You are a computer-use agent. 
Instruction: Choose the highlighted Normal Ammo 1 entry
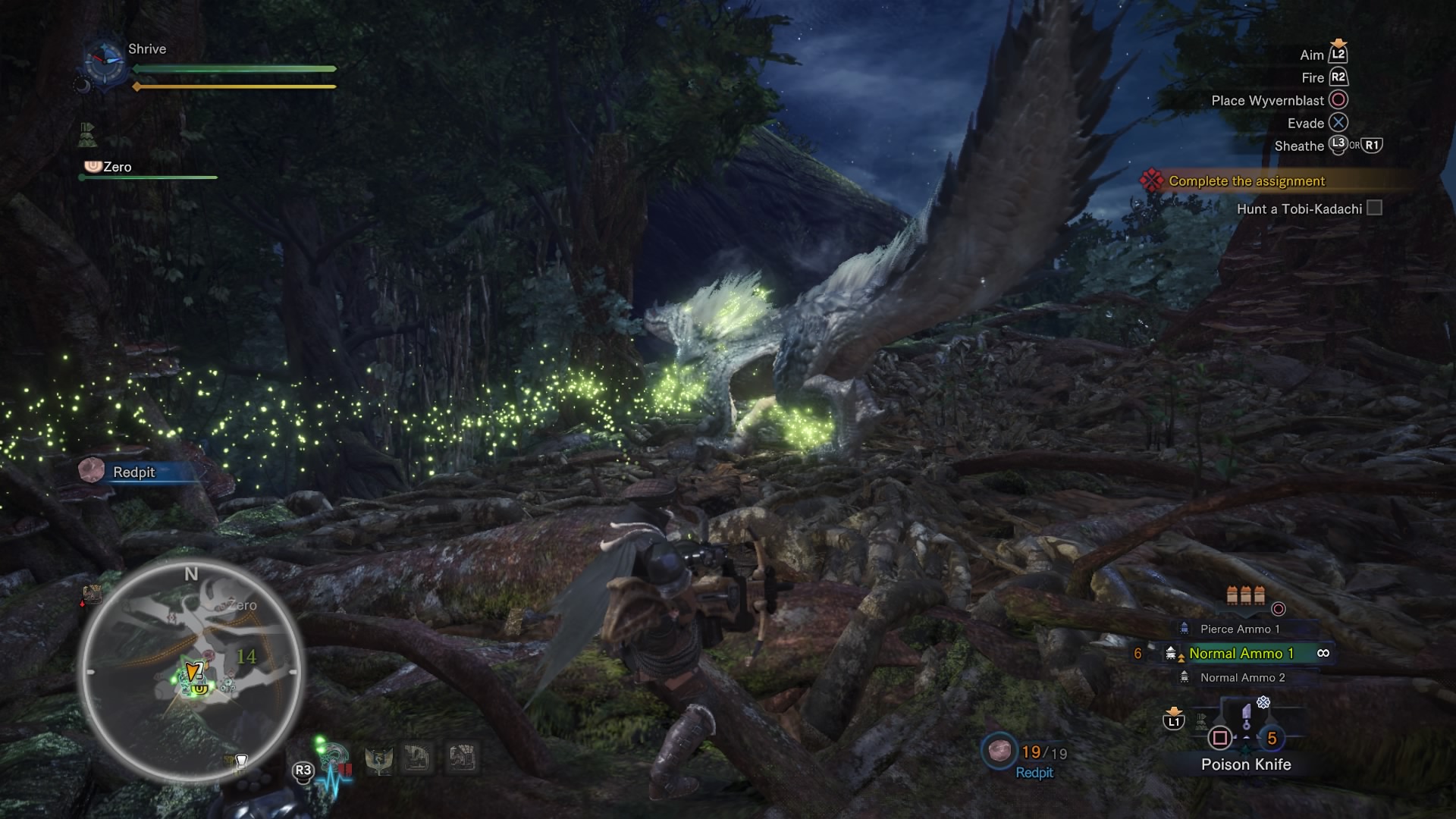tap(1241, 653)
